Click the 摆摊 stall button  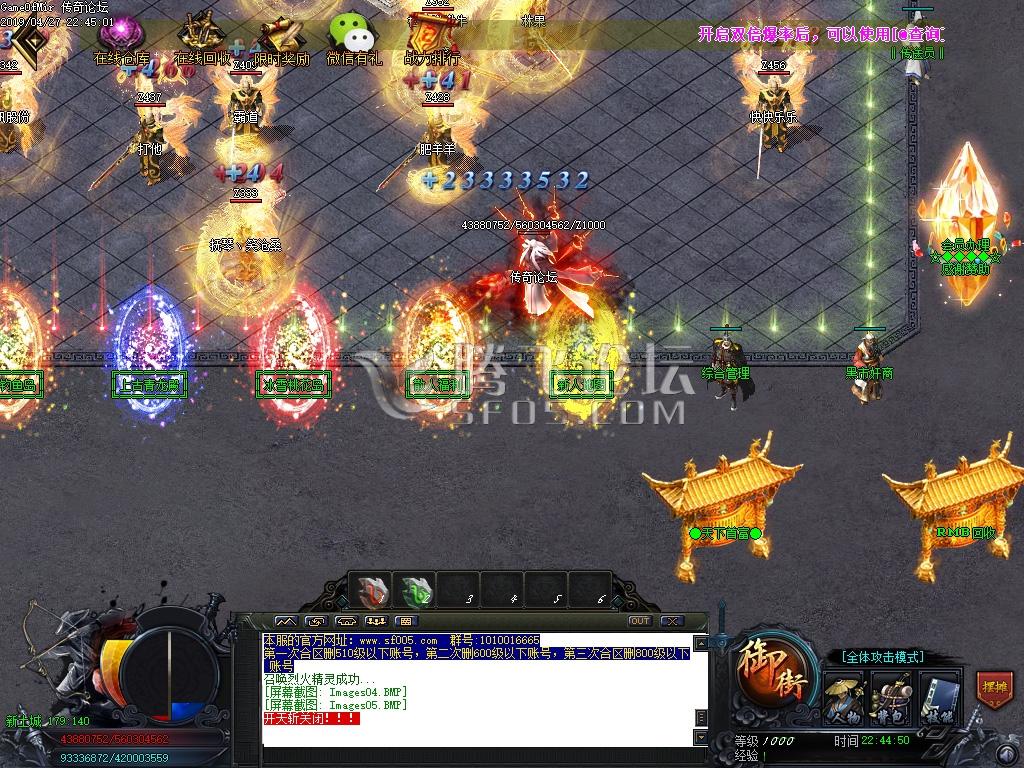click(x=993, y=689)
